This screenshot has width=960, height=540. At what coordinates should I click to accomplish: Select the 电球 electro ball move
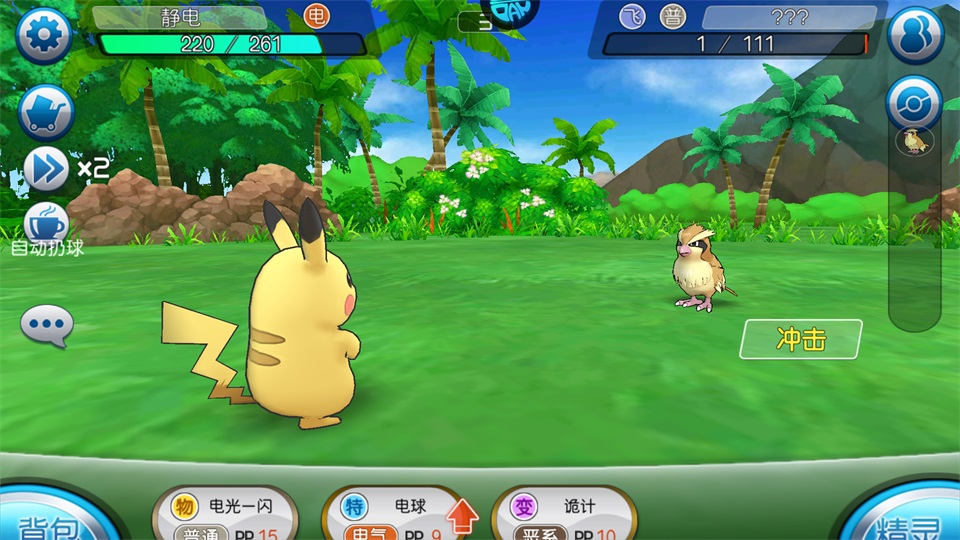(397, 515)
